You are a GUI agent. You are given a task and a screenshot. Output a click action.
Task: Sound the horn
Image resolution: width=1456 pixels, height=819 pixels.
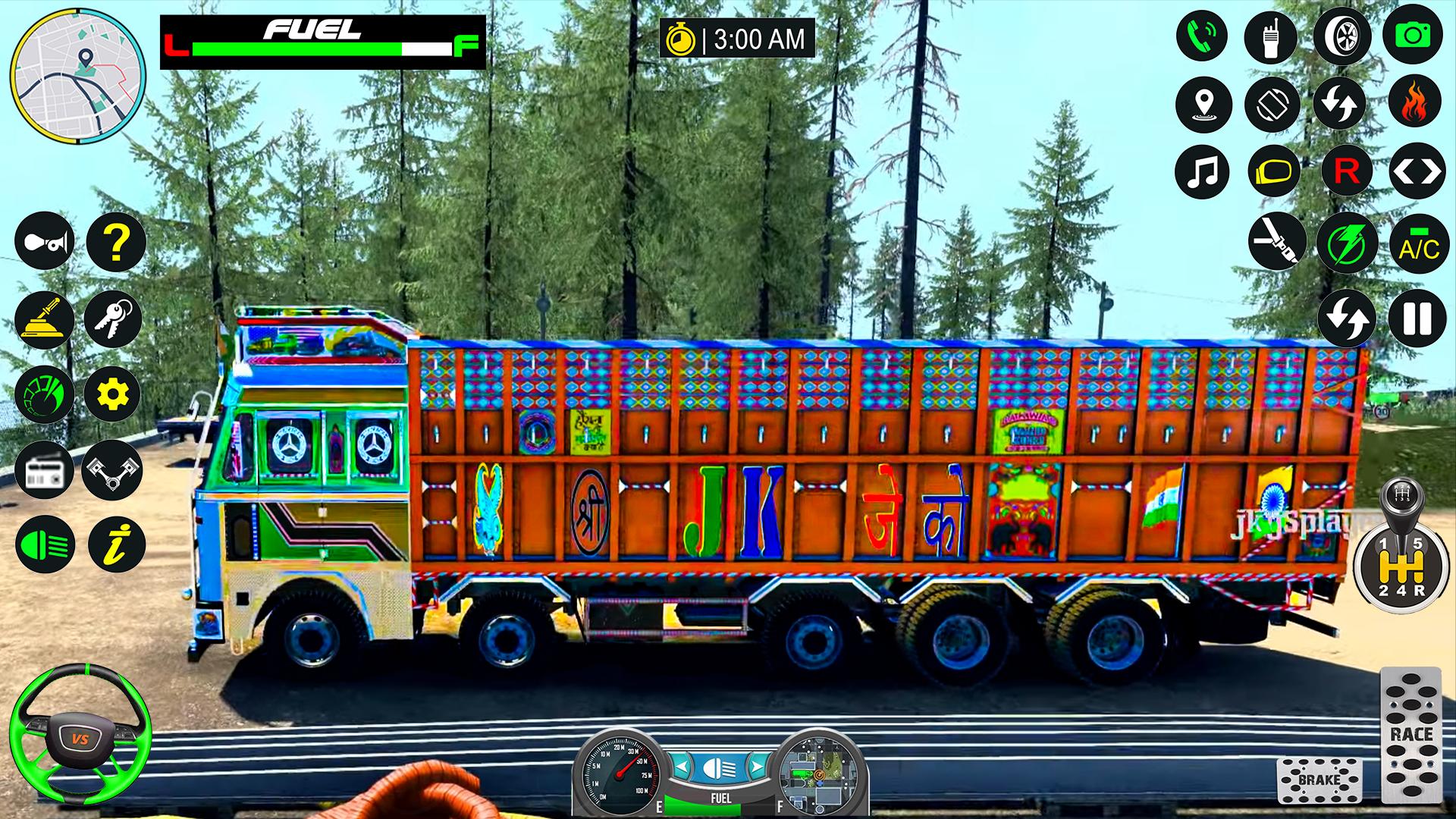pyautogui.click(x=44, y=242)
